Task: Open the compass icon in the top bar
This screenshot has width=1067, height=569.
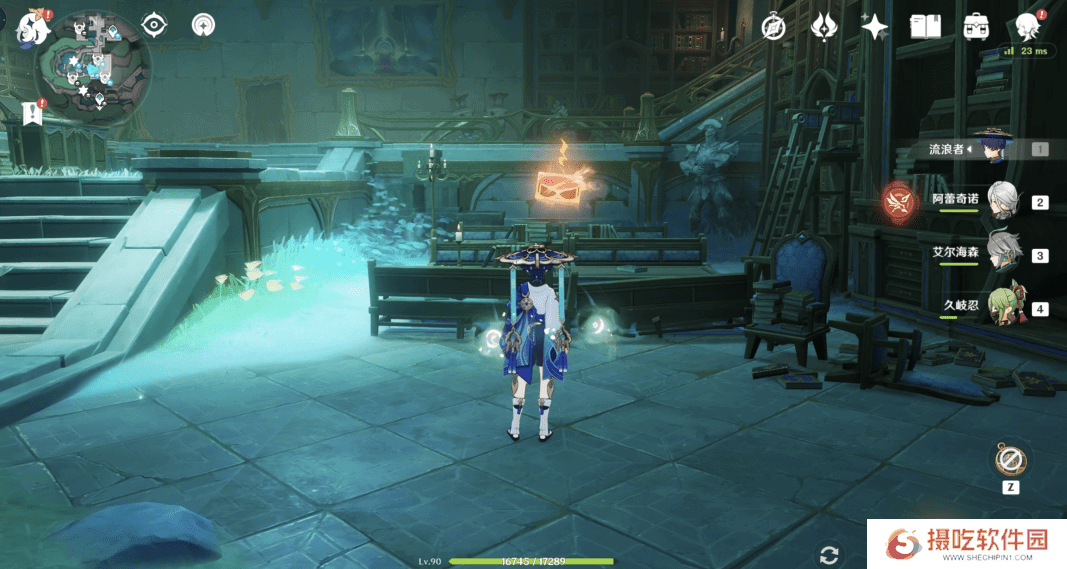Action: pos(773,27)
